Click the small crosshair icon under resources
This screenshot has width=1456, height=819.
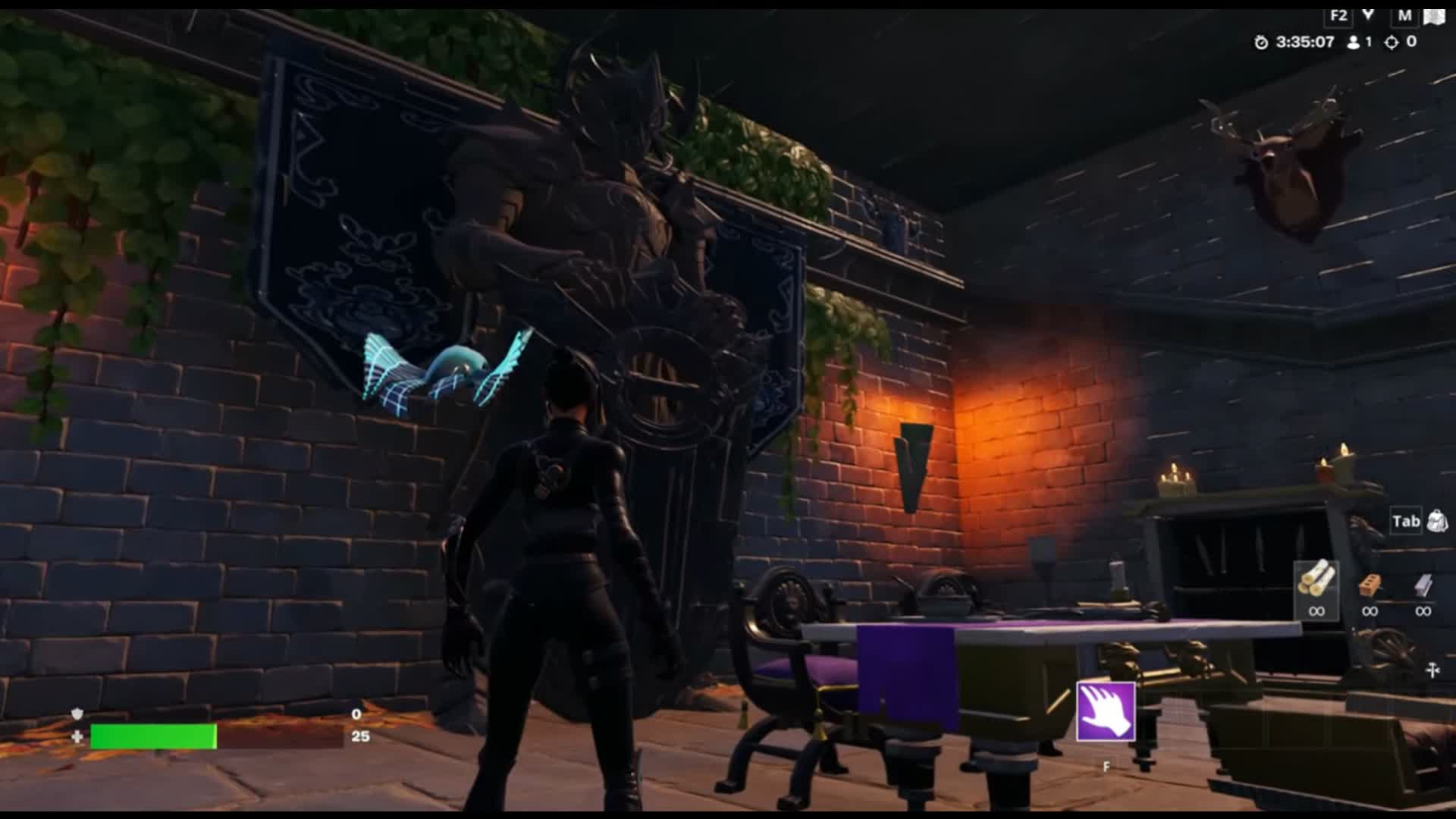click(1432, 670)
